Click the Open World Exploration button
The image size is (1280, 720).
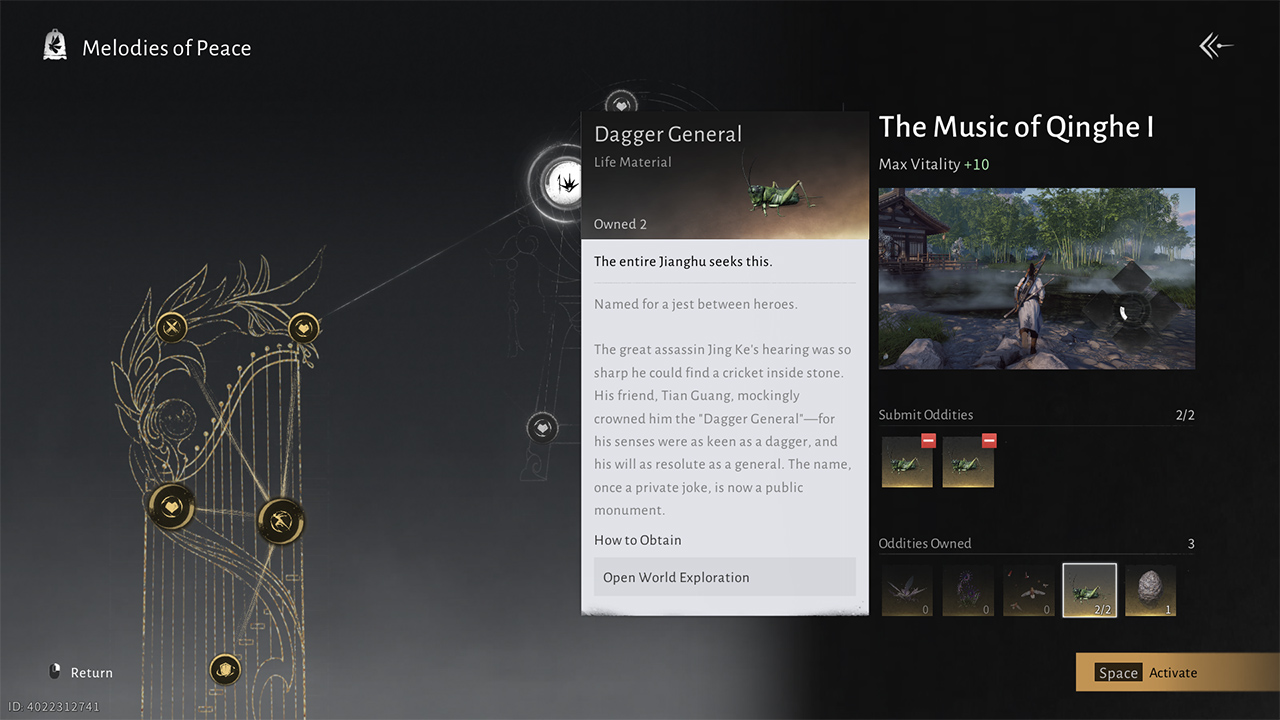[724, 577]
